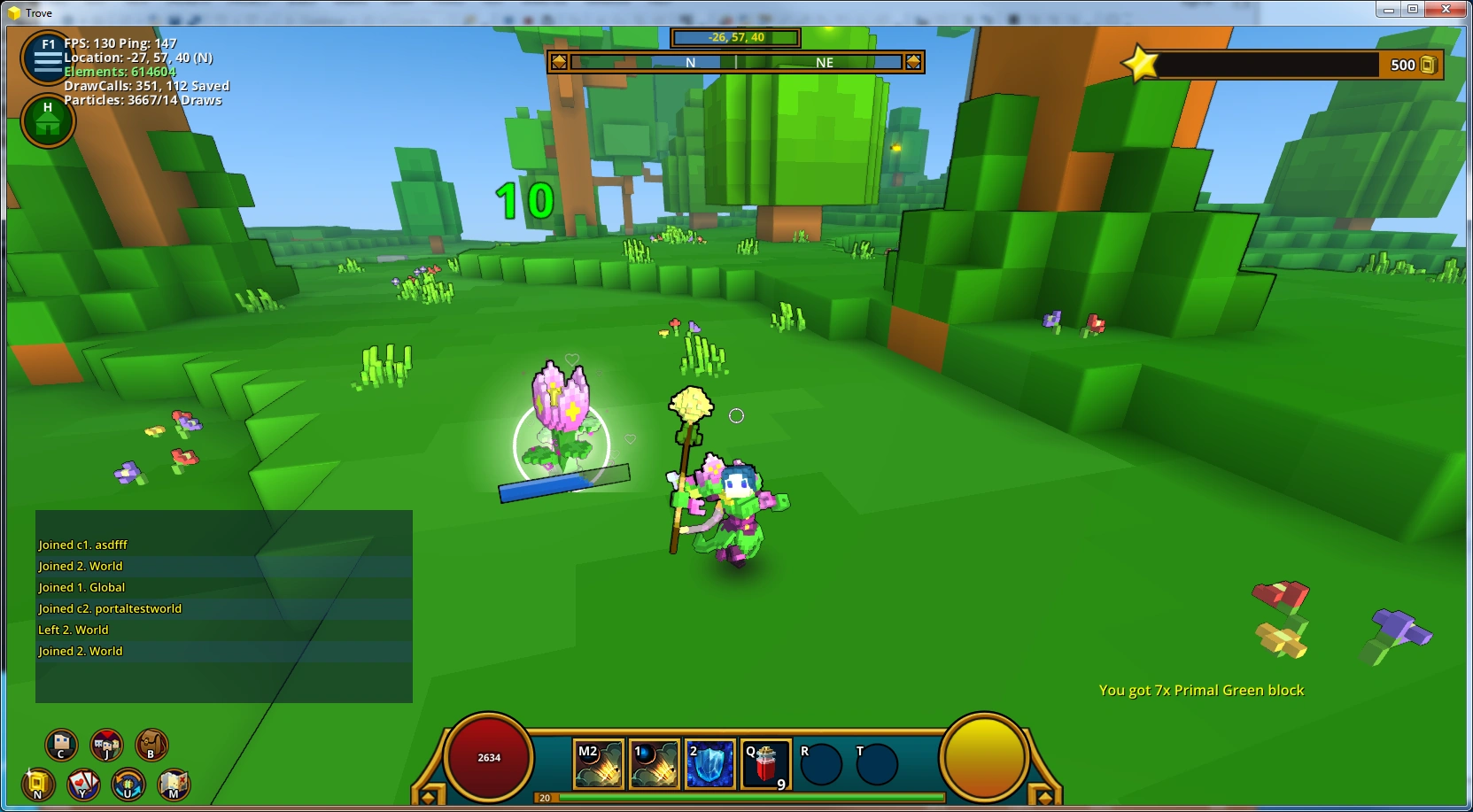Open the social panel (J icon)
Image resolution: width=1473 pixels, height=812 pixels.
coord(105,745)
